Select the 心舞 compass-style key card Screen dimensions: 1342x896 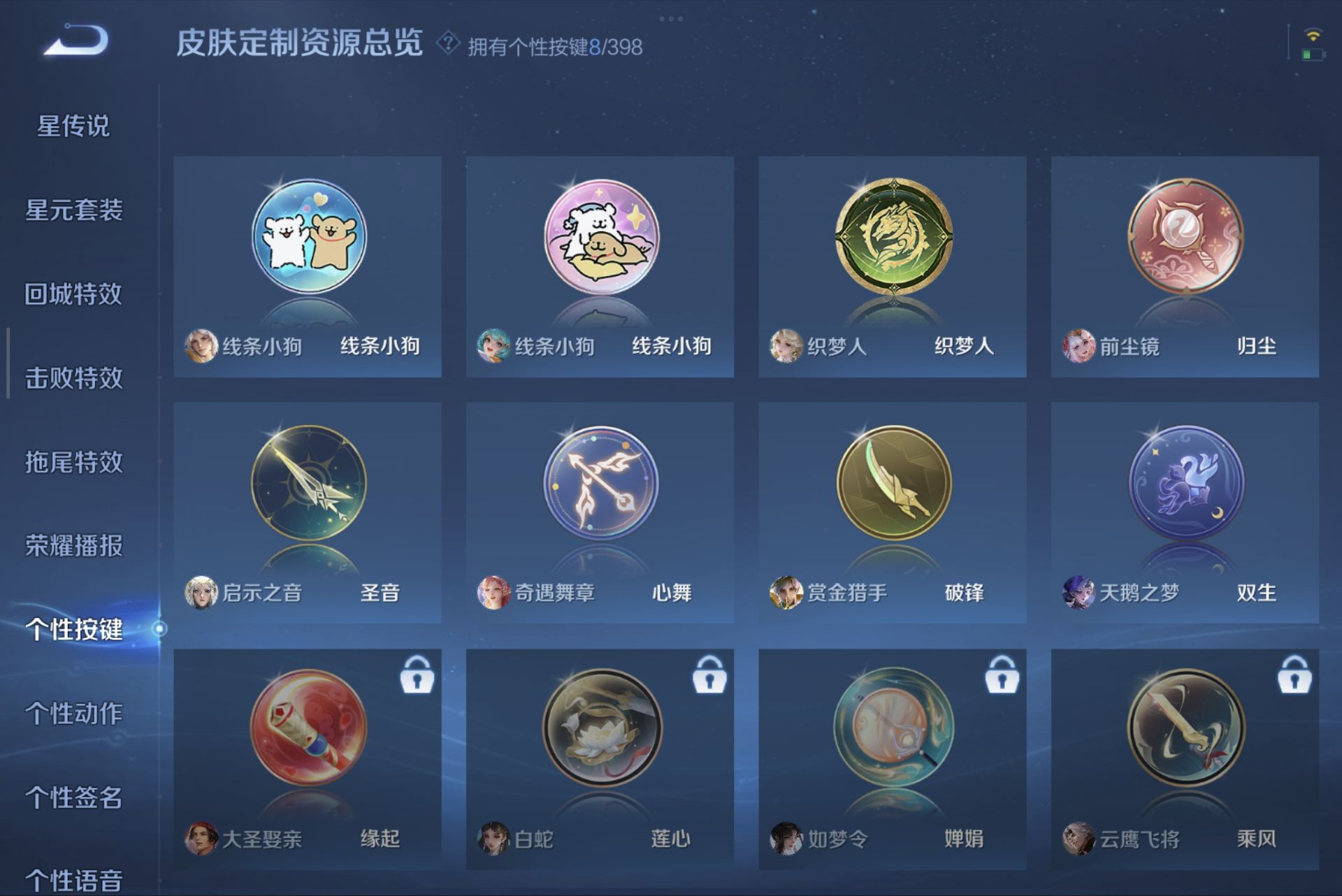coord(599,489)
